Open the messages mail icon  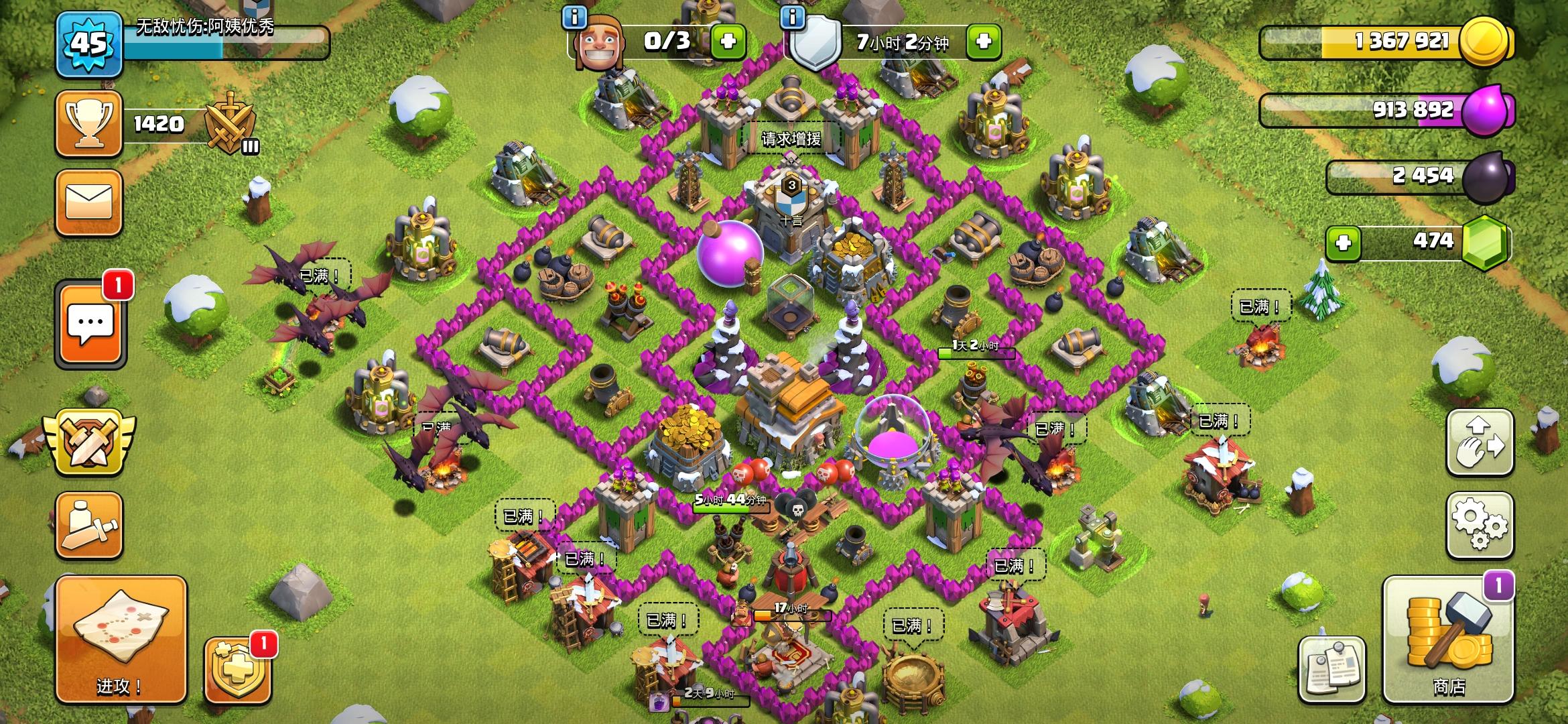tap(89, 204)
